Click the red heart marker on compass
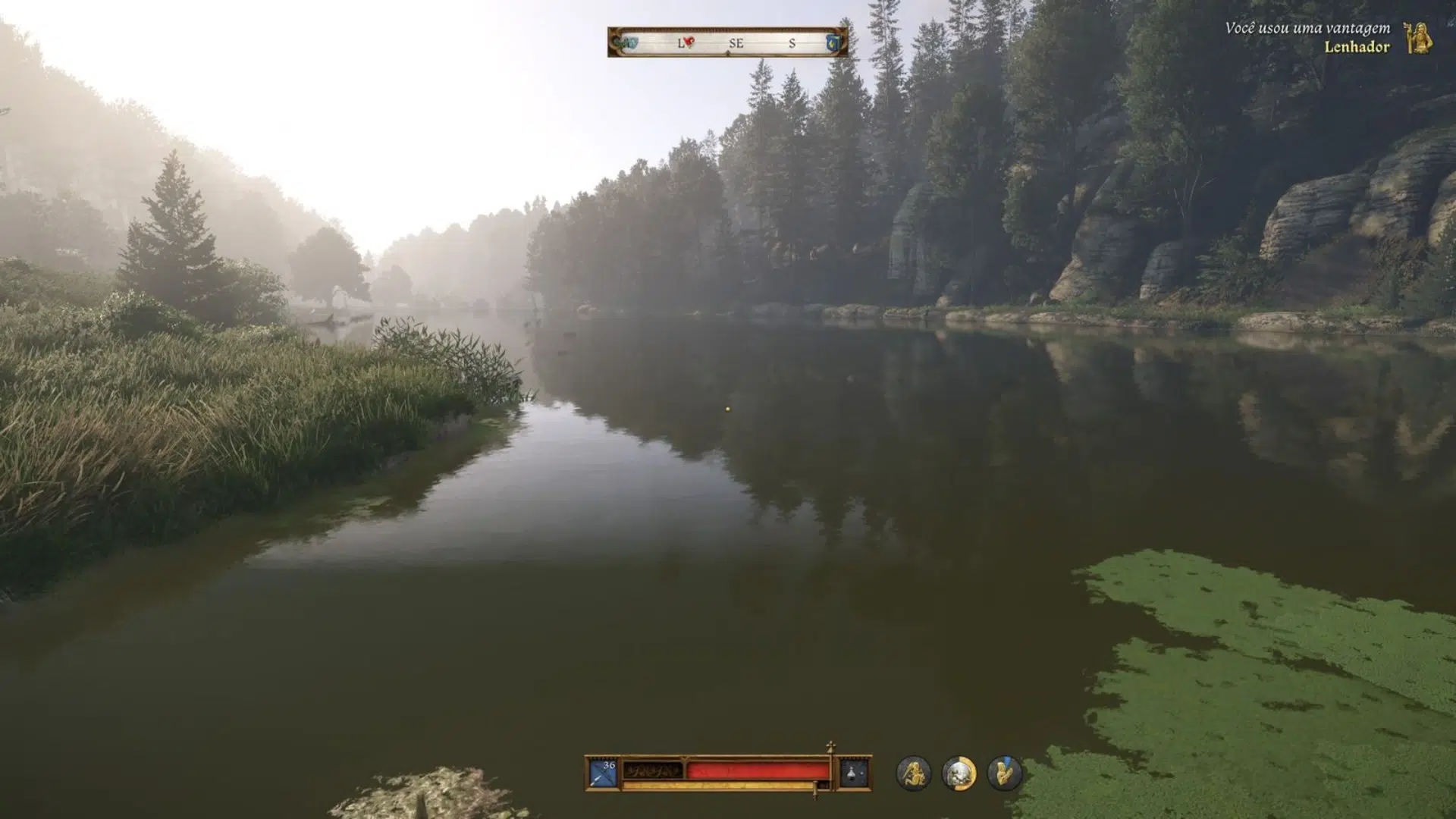This screenshot has width=1456, height=819. (x=689, y=42)
